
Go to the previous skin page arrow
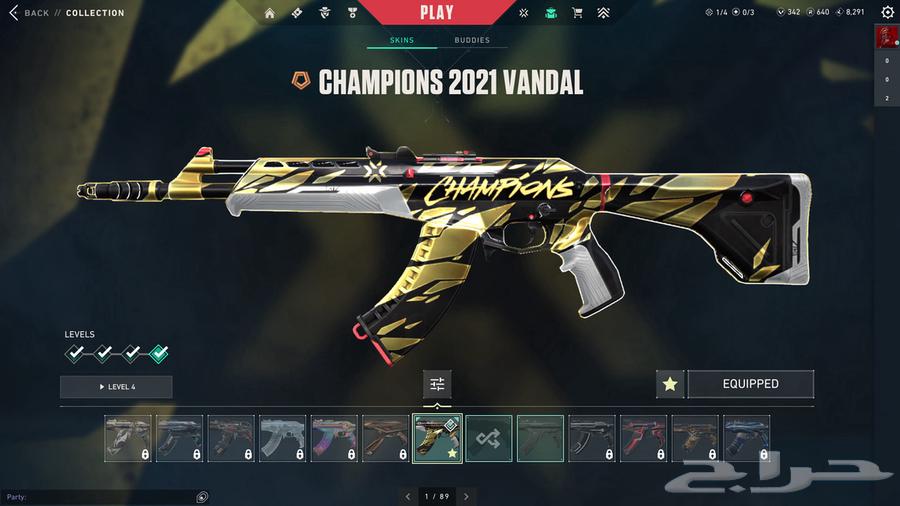coord(407,496)
